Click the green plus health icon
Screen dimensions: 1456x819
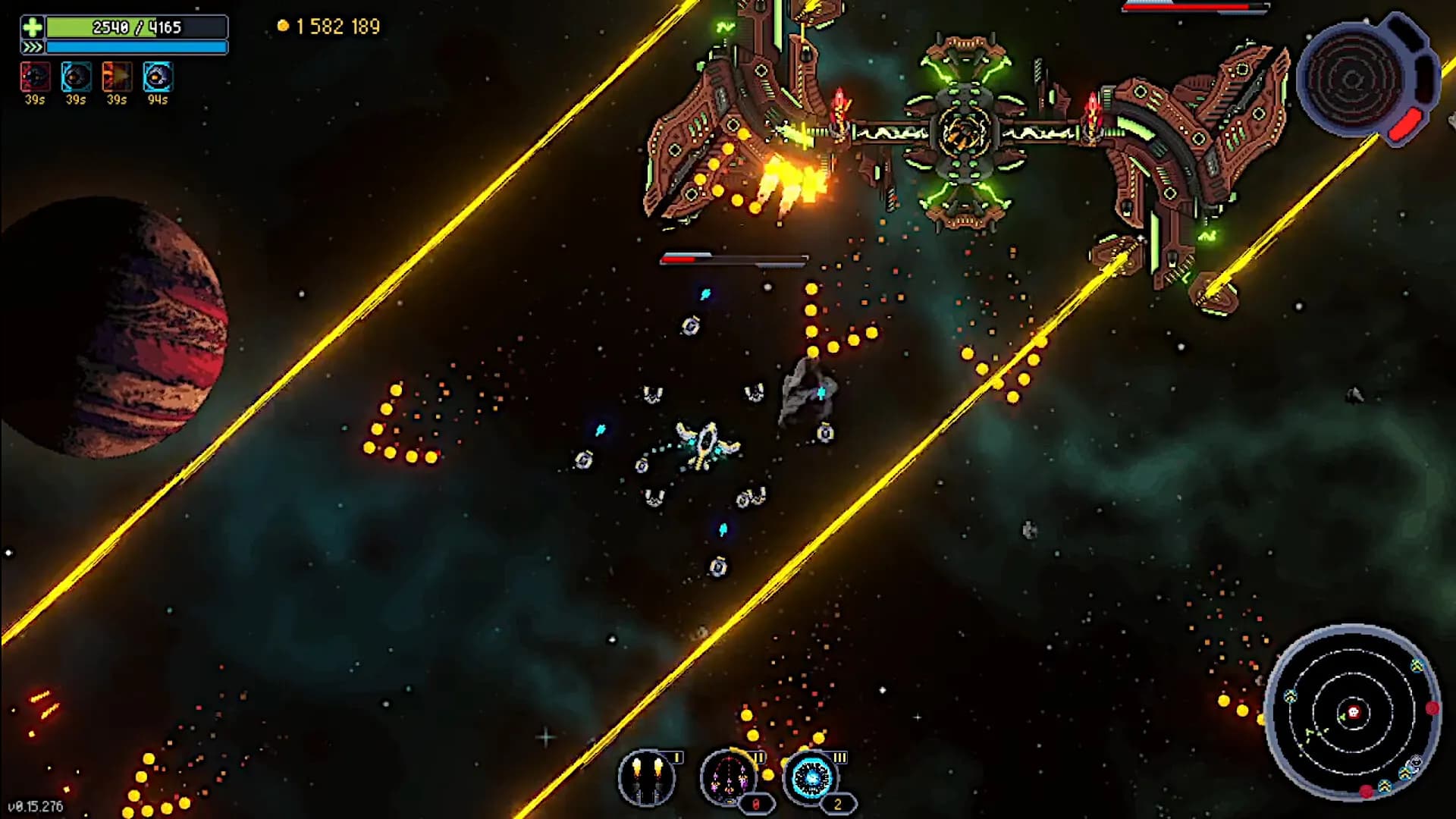point(32,27)
